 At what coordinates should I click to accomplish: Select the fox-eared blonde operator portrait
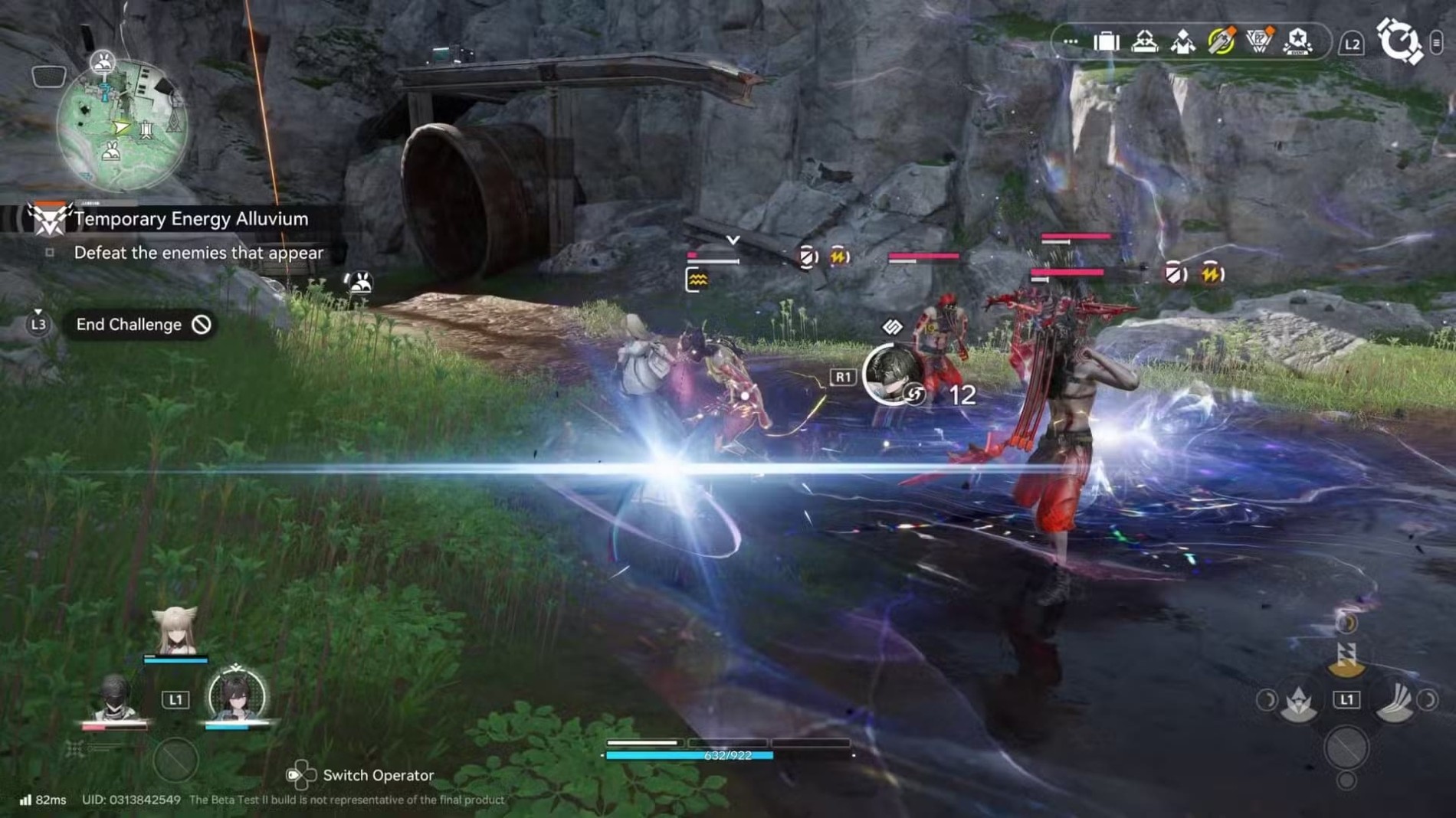click(x=175, y=632)
